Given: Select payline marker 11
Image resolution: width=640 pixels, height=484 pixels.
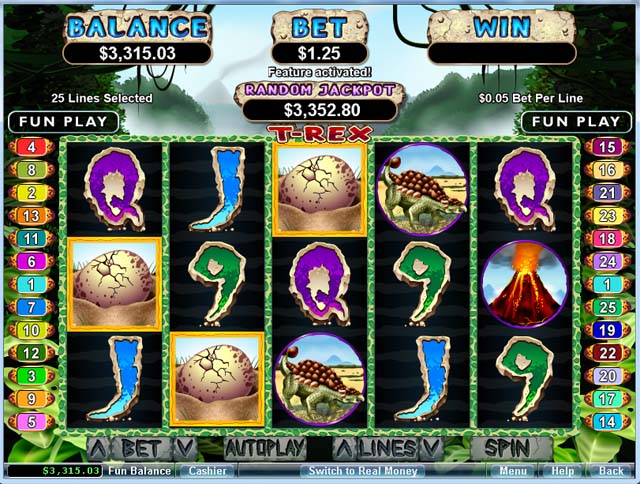Looking at the screenshot, I should (x=31, y=239).
